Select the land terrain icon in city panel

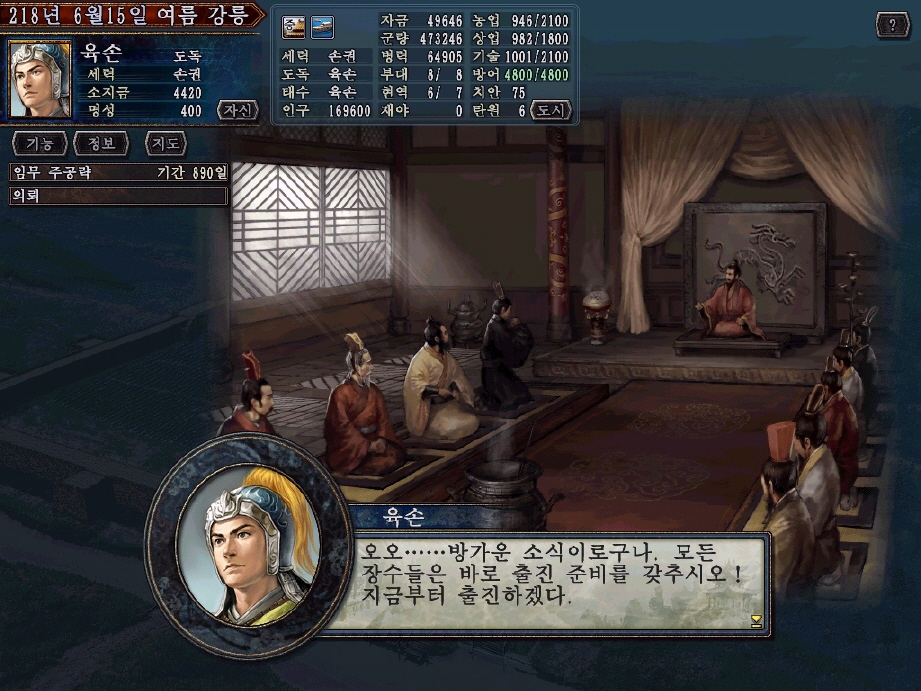pos(294,25)
